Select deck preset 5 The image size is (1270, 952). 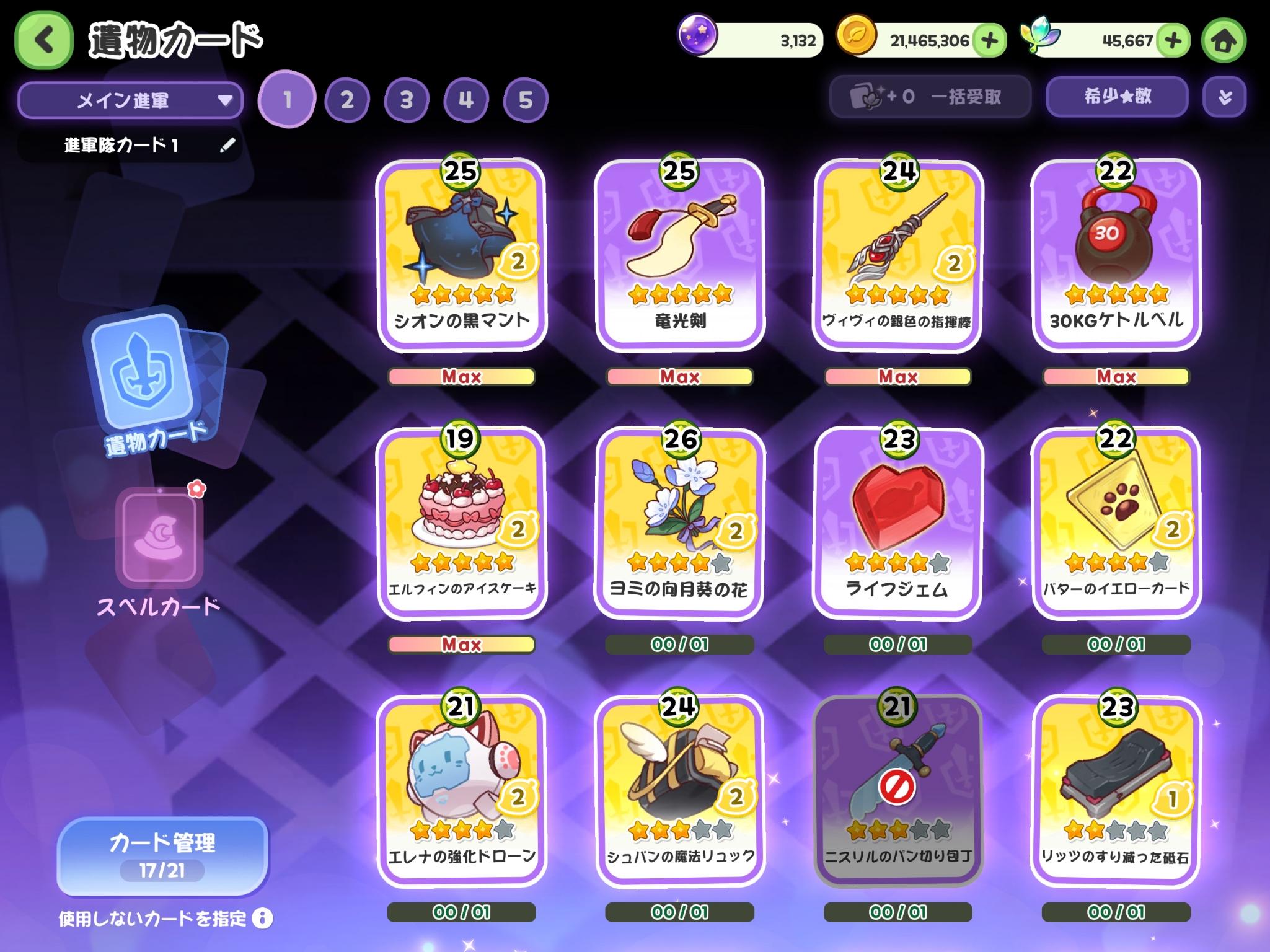point(525,100)
